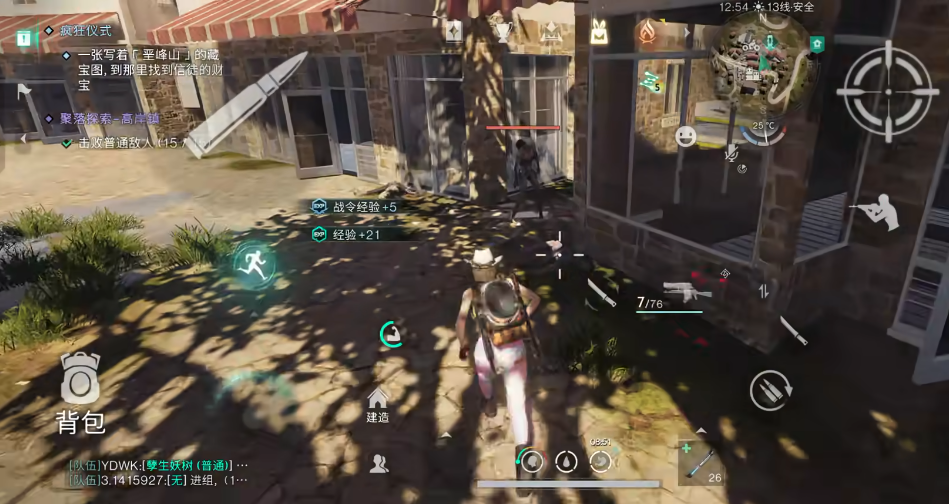
Task: Open the rabbit-ear mail icon
Action: click(599, 32)
